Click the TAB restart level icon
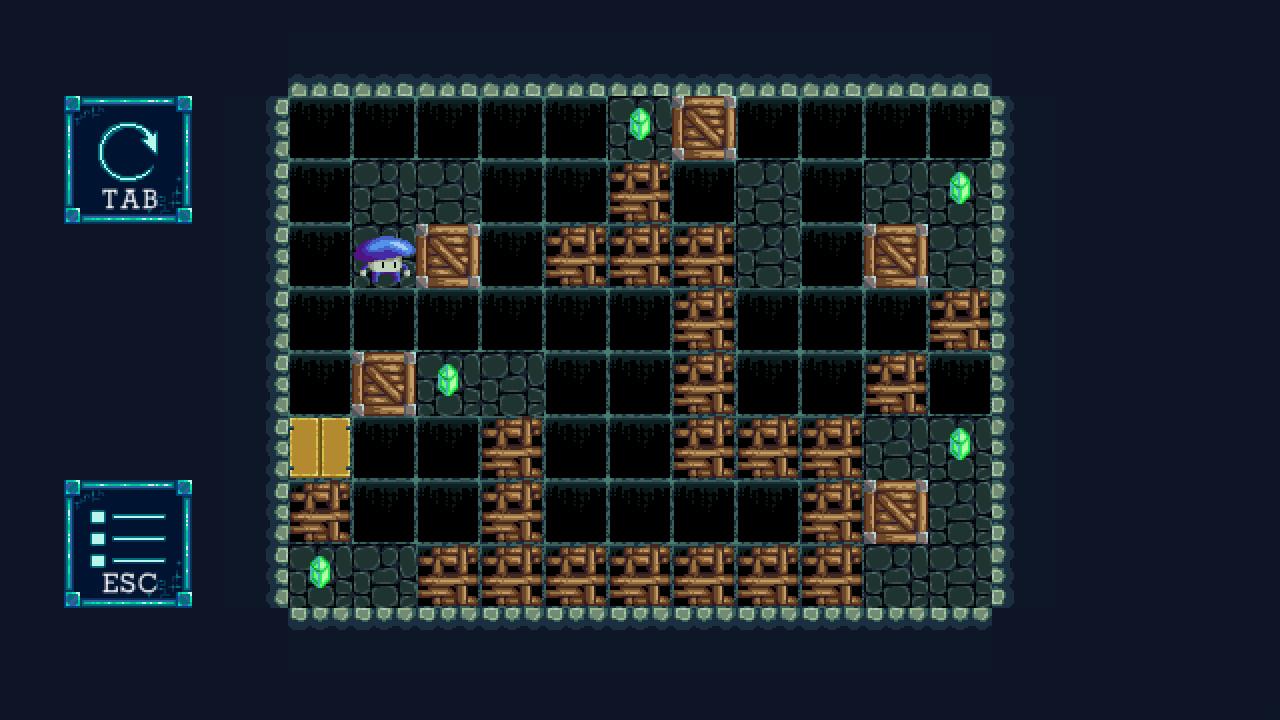This screenshot has height=720, width=1280. click(127, 160)
